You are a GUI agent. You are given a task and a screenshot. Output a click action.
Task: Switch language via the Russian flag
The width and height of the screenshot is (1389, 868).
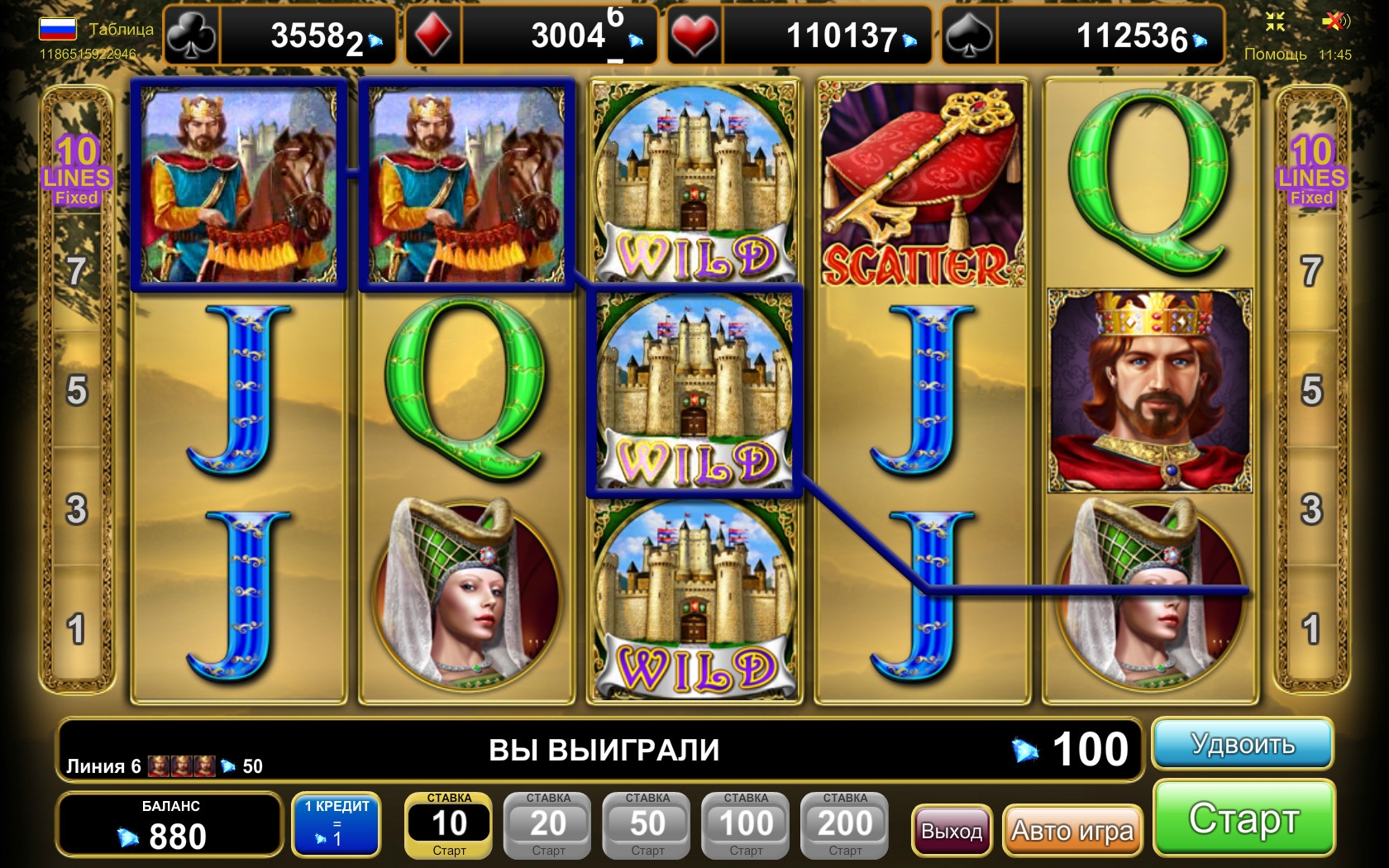click(58, 29)
